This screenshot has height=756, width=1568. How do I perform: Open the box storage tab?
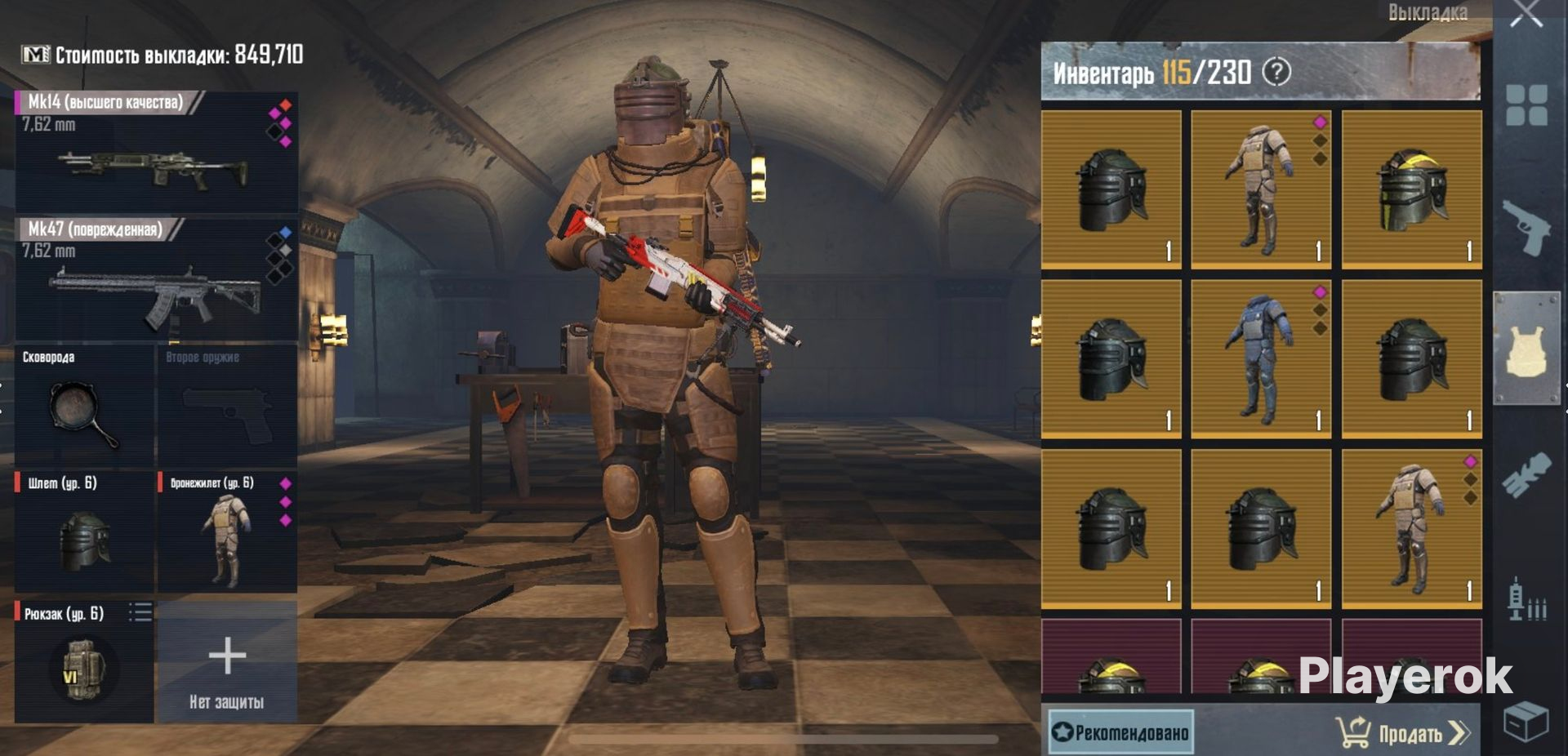[1526, 721]
